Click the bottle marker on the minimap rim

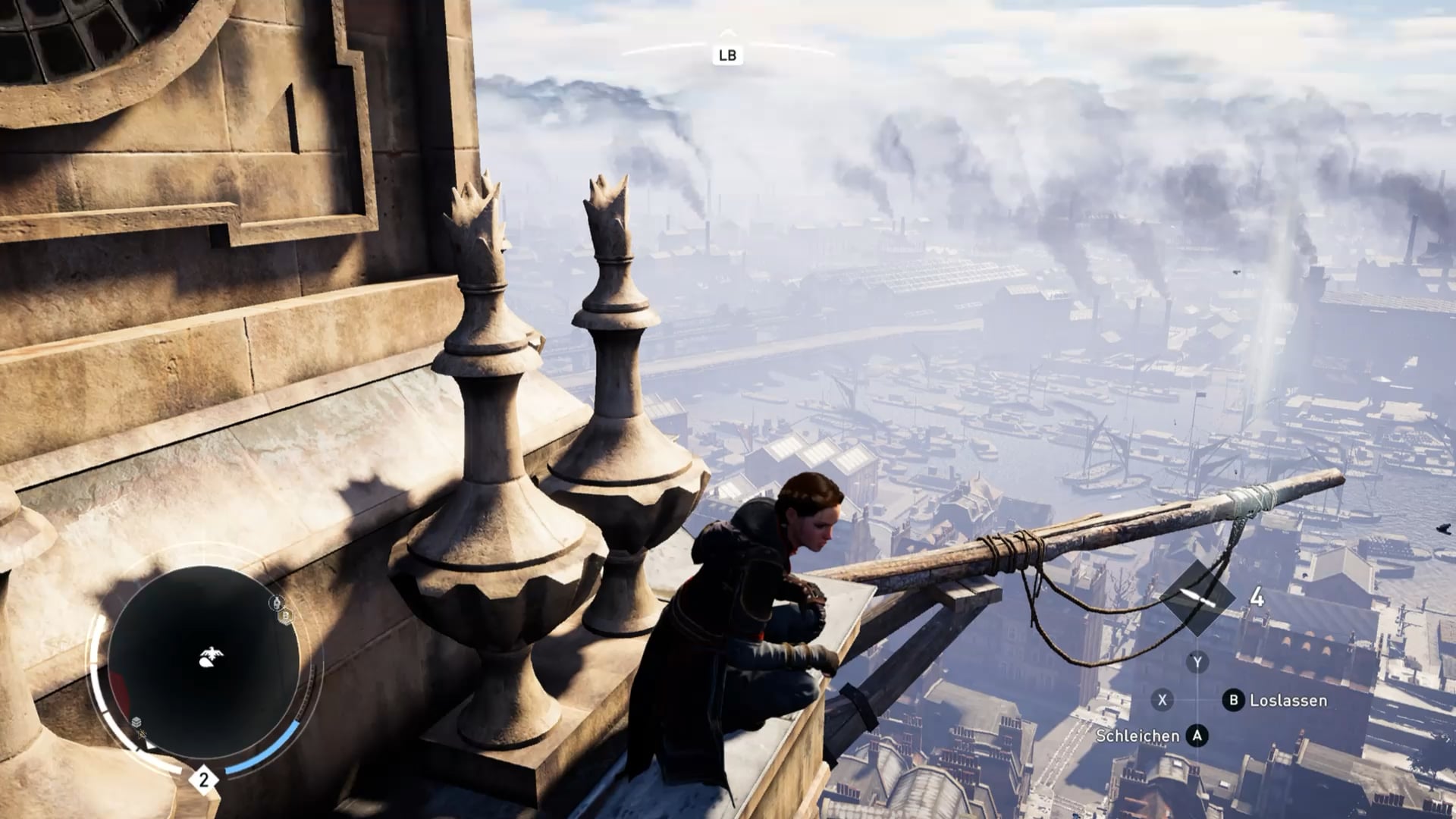tap(277, 603)
